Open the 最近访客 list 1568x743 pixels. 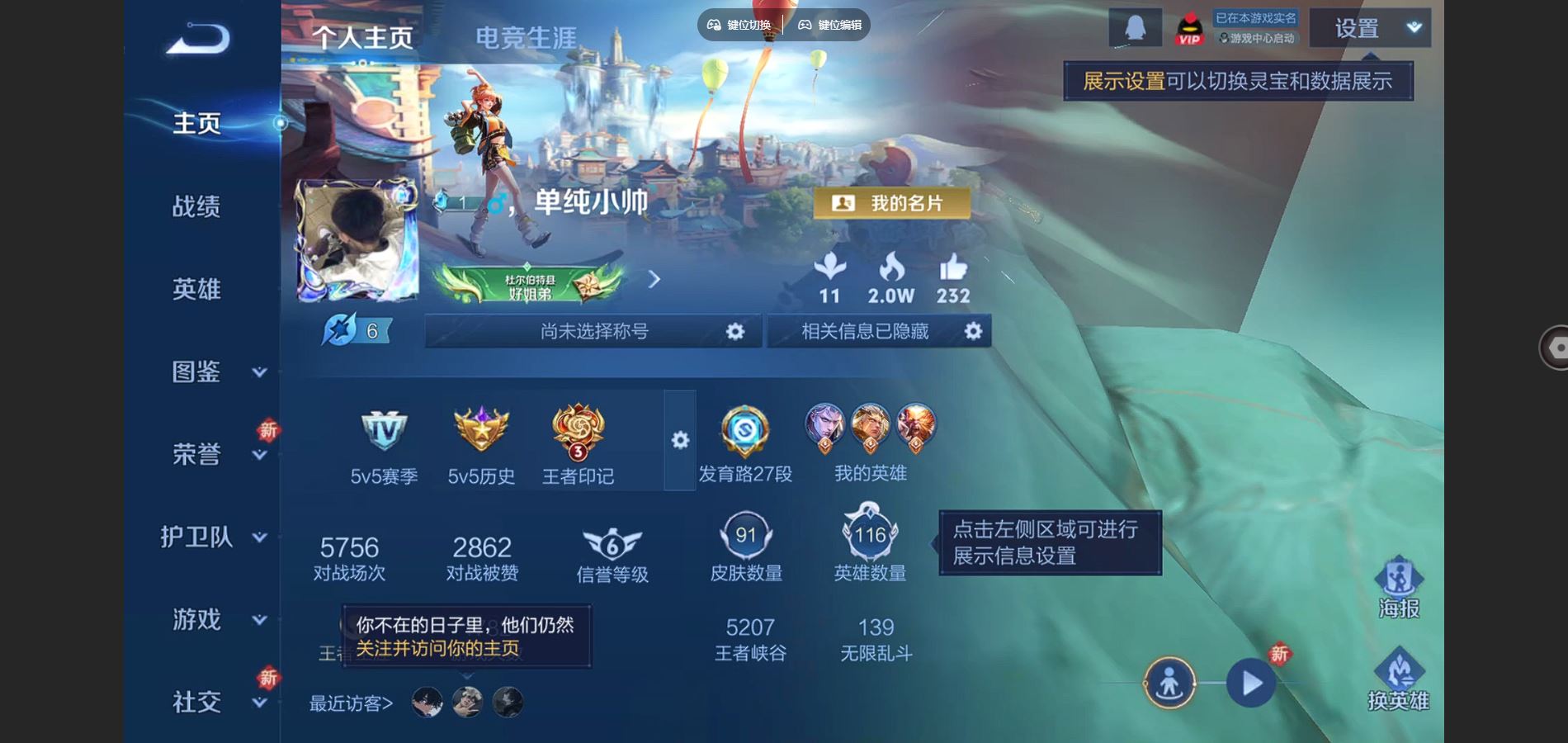coord(351,703)
